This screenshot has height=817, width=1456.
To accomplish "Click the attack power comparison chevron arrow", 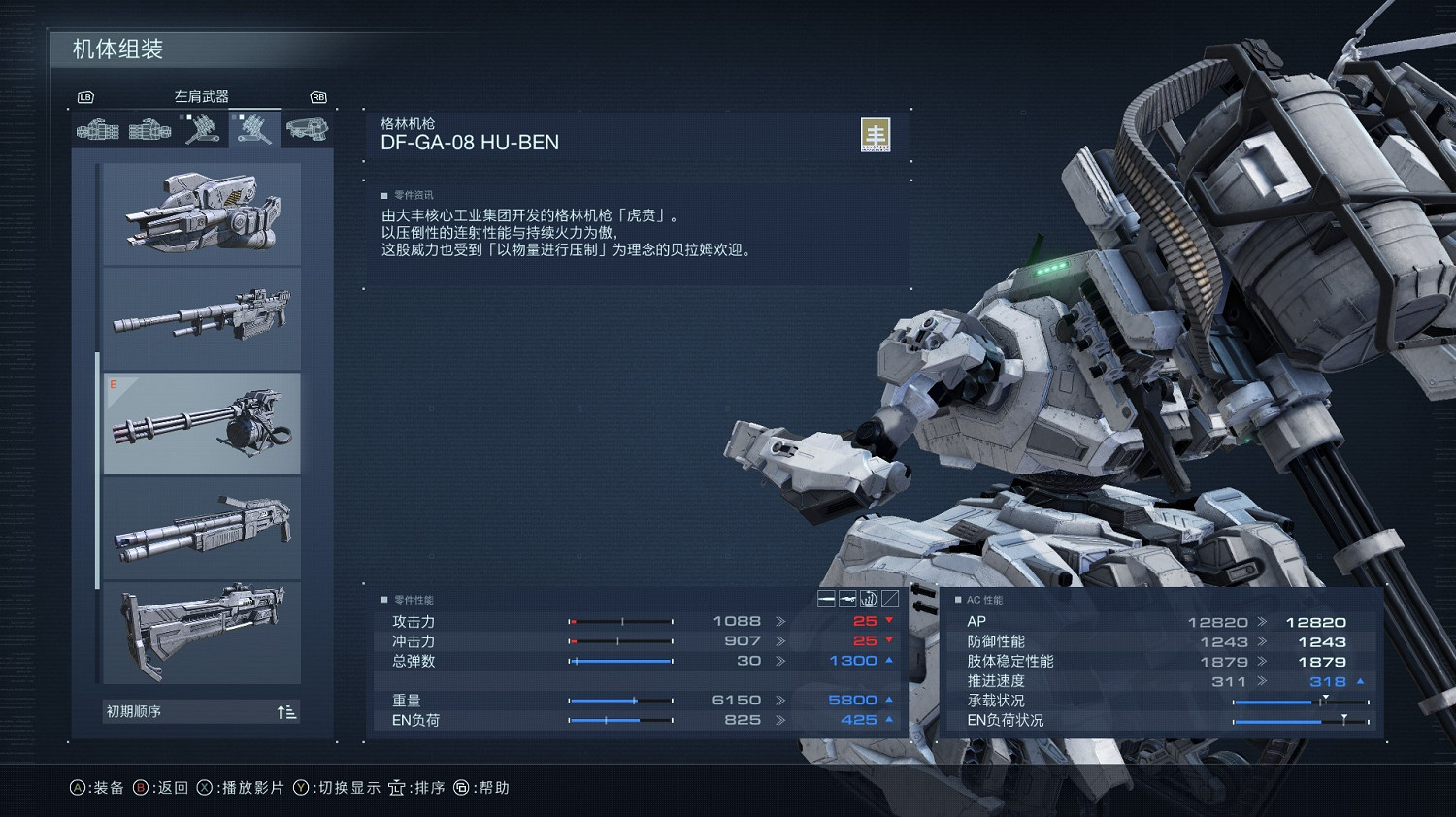I will point(778,621).
